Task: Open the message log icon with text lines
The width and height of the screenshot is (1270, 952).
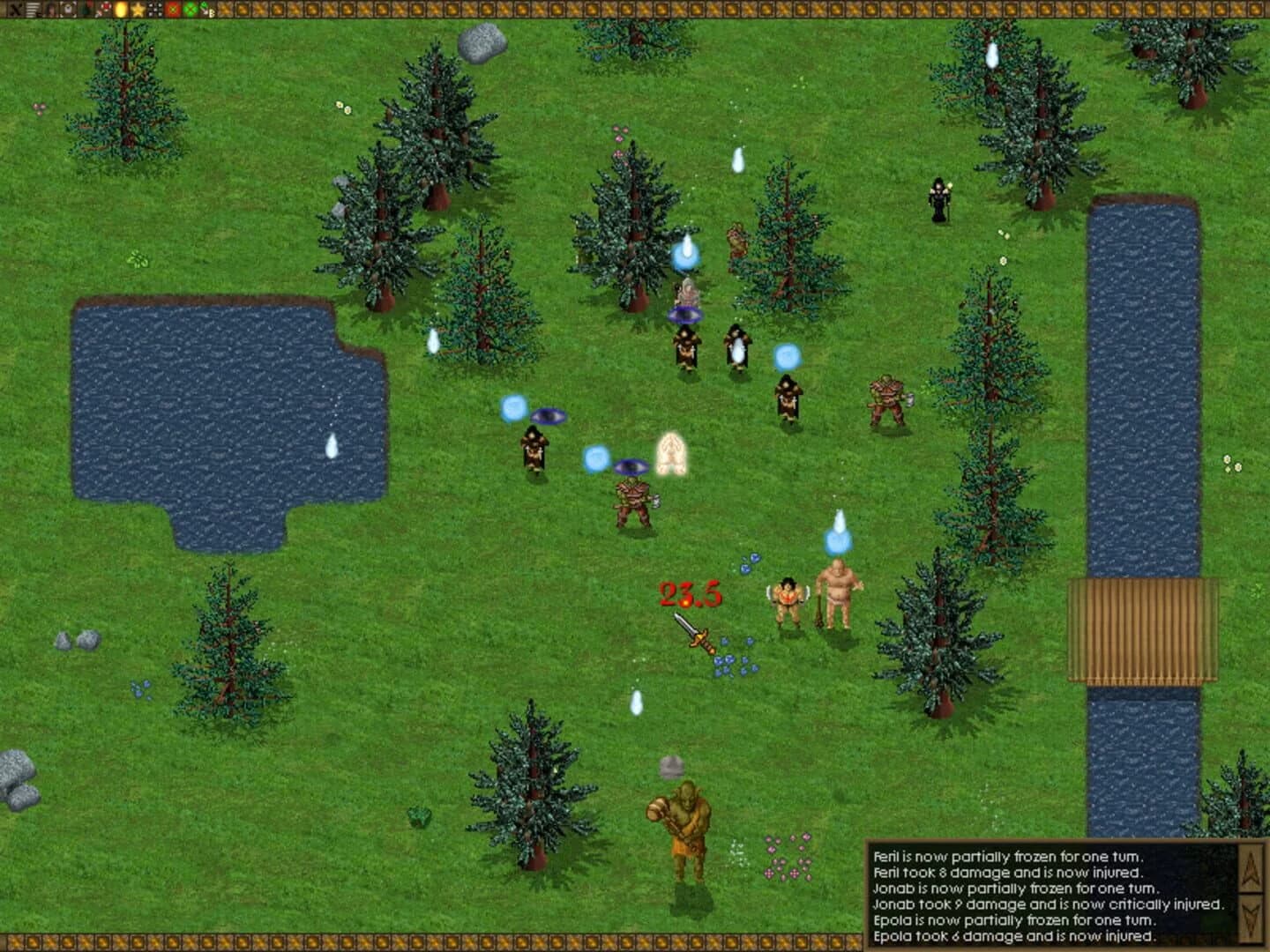Action: (32, 11)
